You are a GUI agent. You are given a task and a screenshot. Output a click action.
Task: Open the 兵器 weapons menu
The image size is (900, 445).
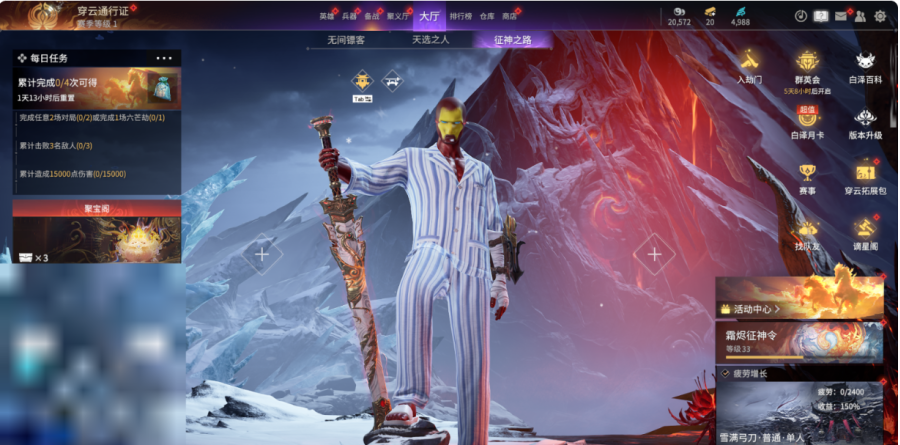pos(349,17)
